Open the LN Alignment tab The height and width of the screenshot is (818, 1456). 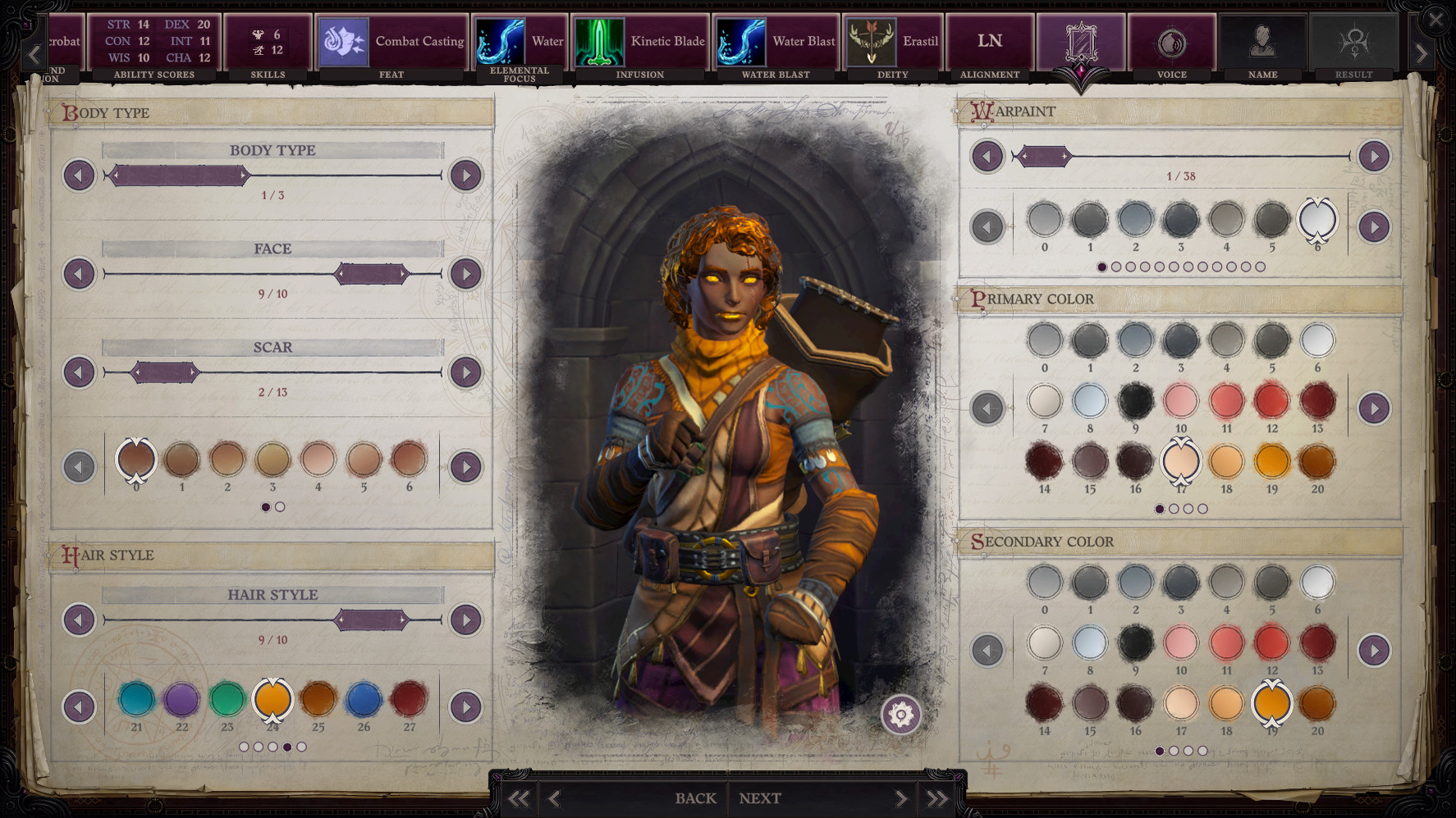click(989, 39)
